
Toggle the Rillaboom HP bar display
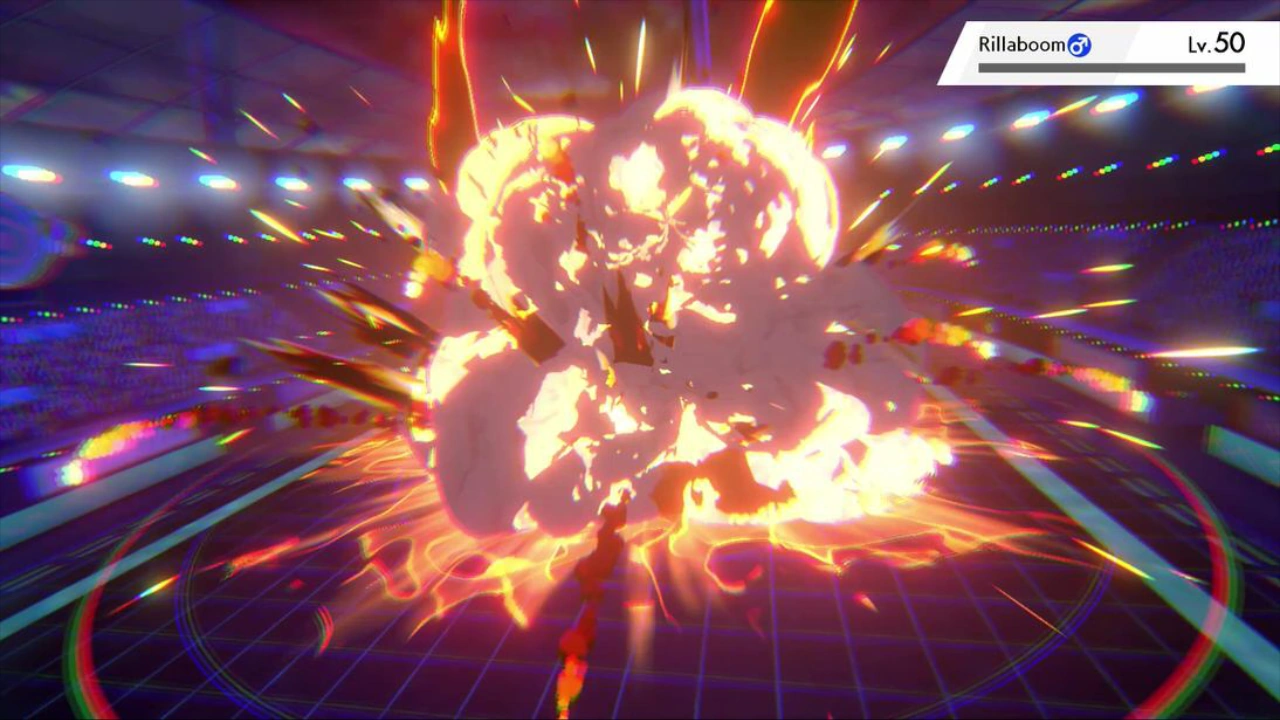(1110, 67)
